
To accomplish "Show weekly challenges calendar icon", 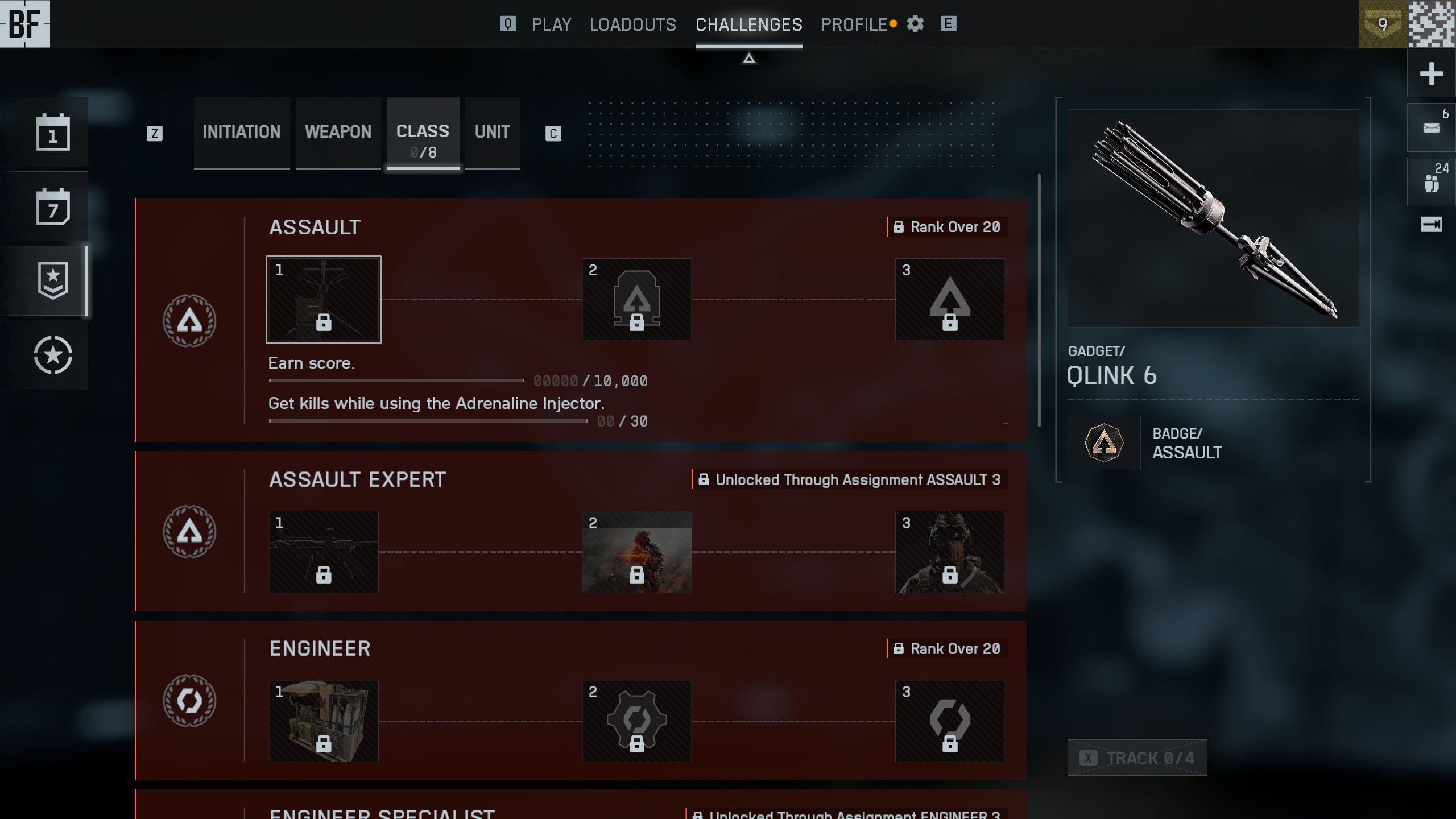I will pyautogui.click(x=53, y=206).
